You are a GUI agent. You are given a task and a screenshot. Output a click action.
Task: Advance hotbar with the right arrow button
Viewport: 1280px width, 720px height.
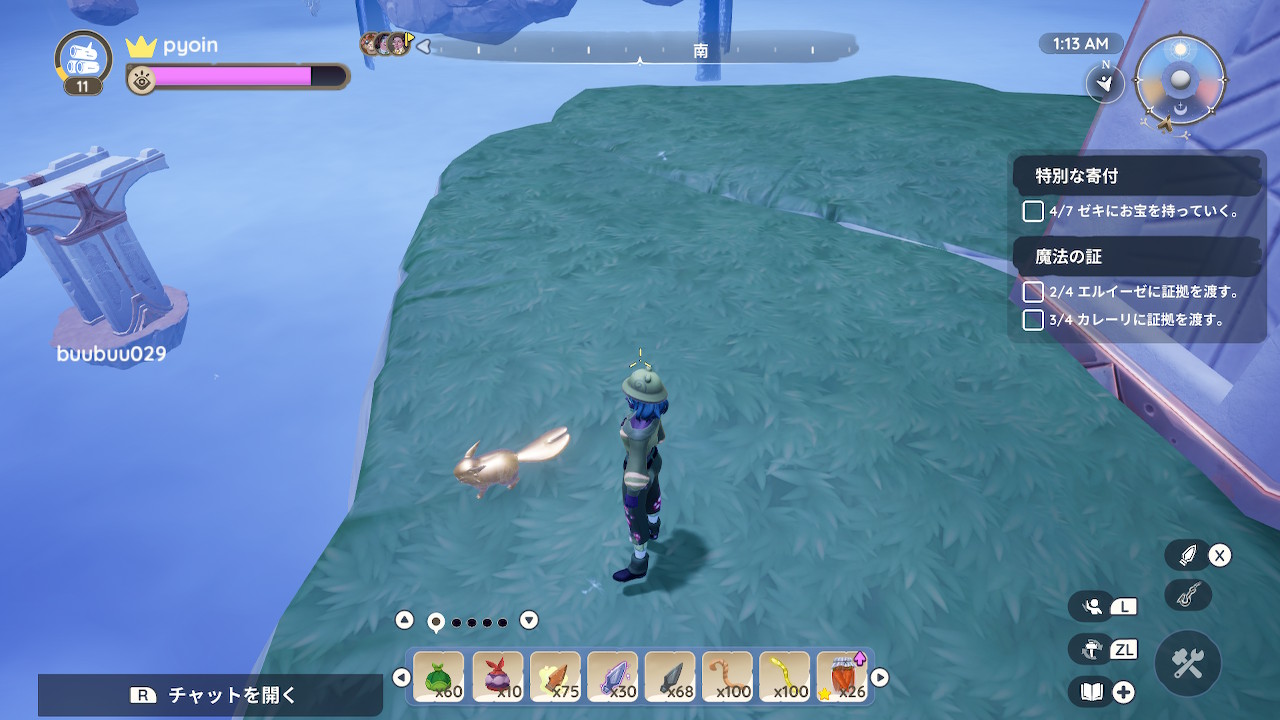(880, 678)
